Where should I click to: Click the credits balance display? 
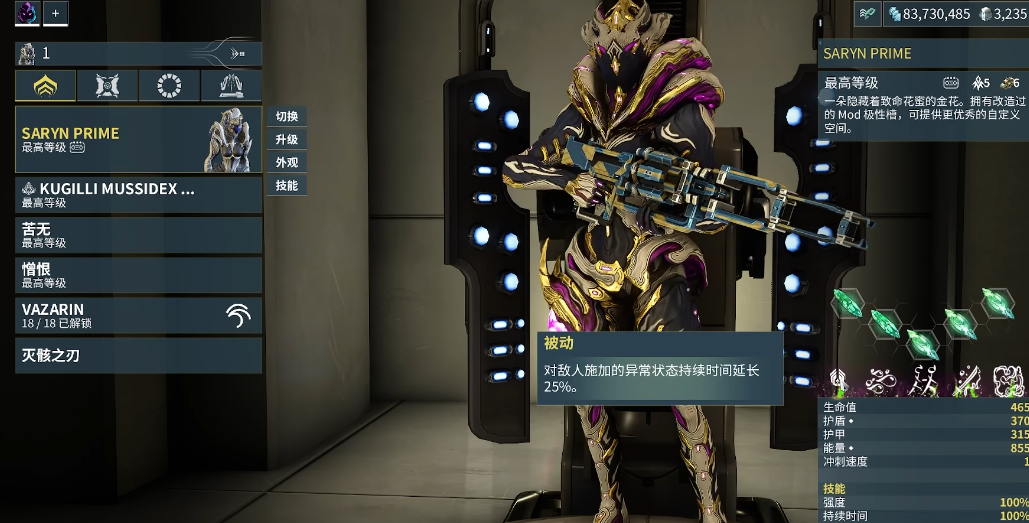pos(928,14)
